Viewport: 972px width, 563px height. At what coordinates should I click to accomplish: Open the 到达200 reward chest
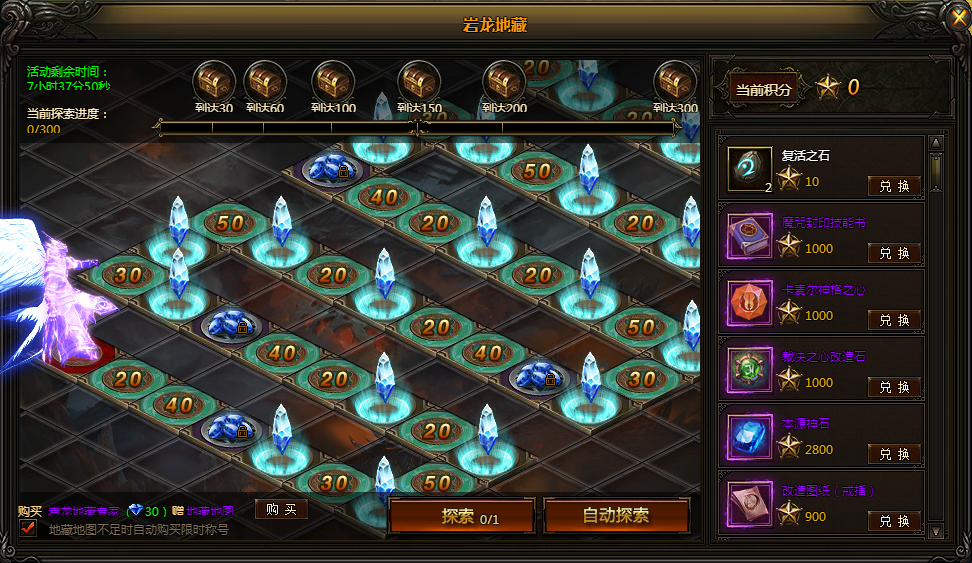click(x=504, y=82)
